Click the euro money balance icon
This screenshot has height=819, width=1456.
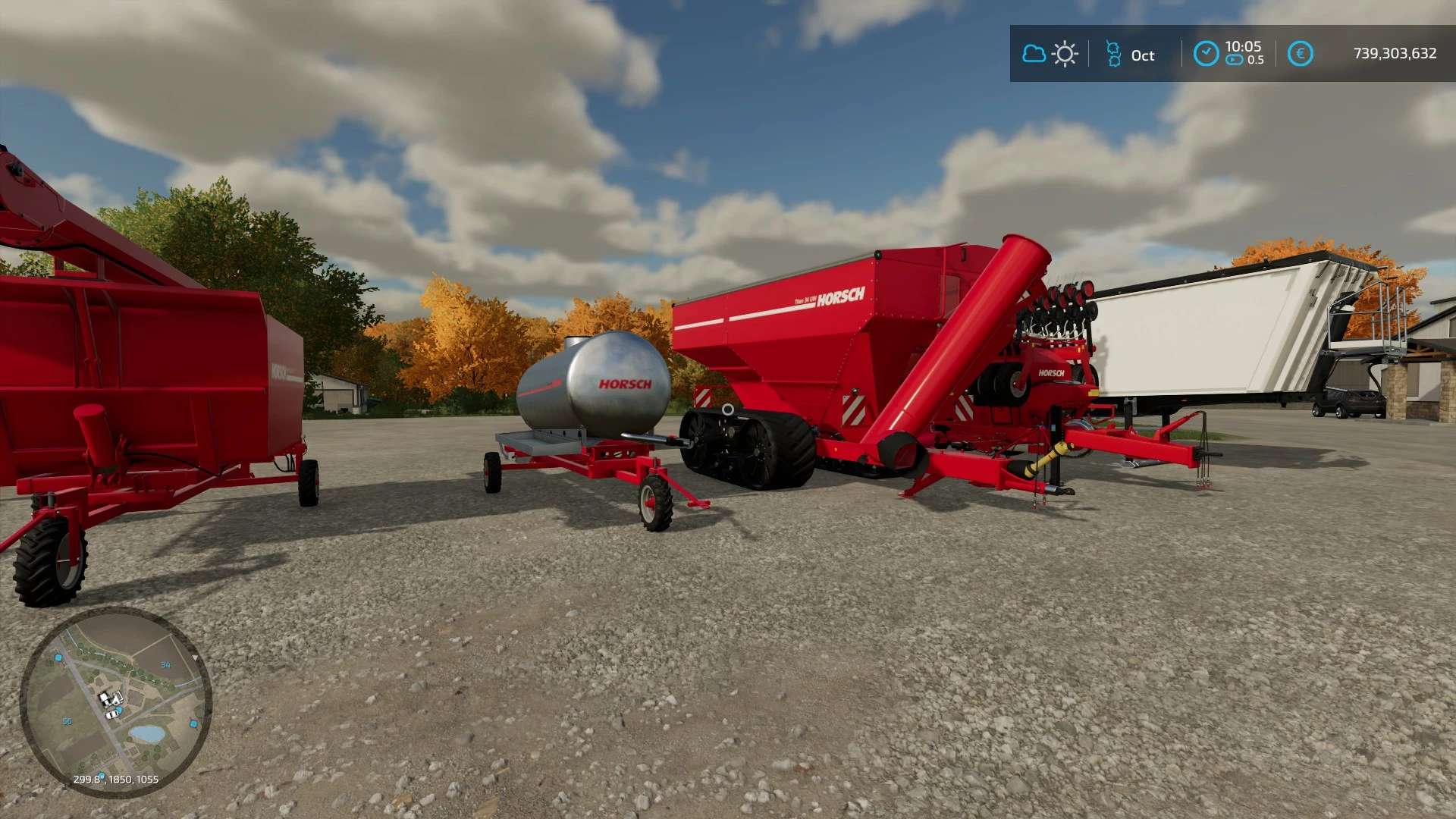(x=1300, y=54)
